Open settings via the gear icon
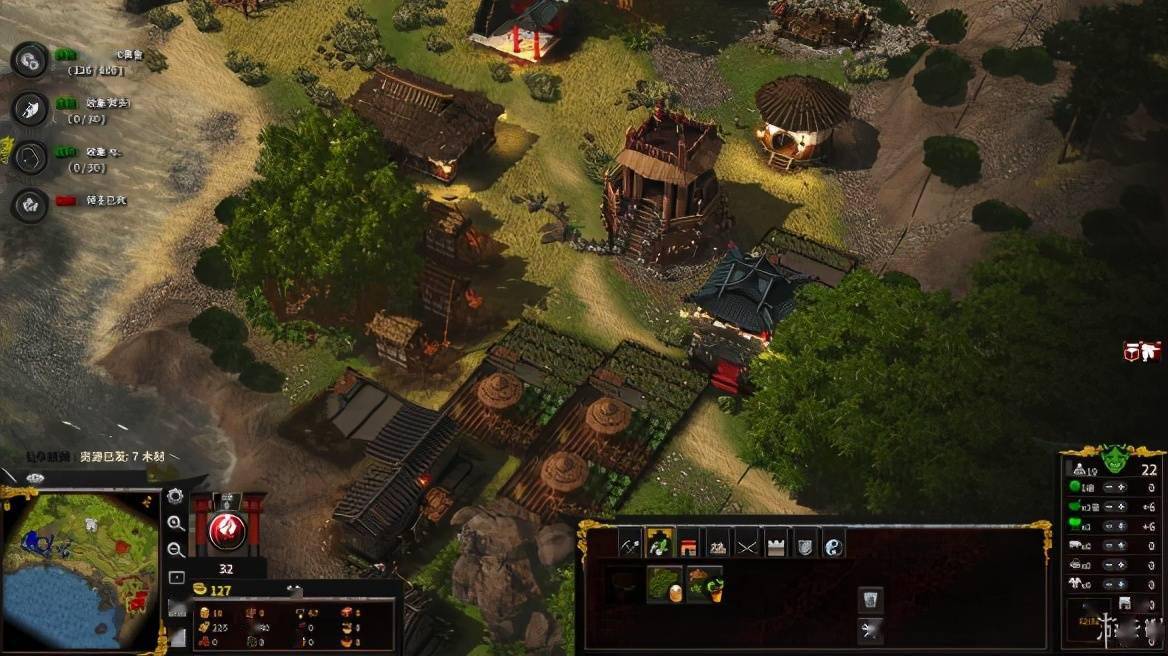 tap(175, 496)
